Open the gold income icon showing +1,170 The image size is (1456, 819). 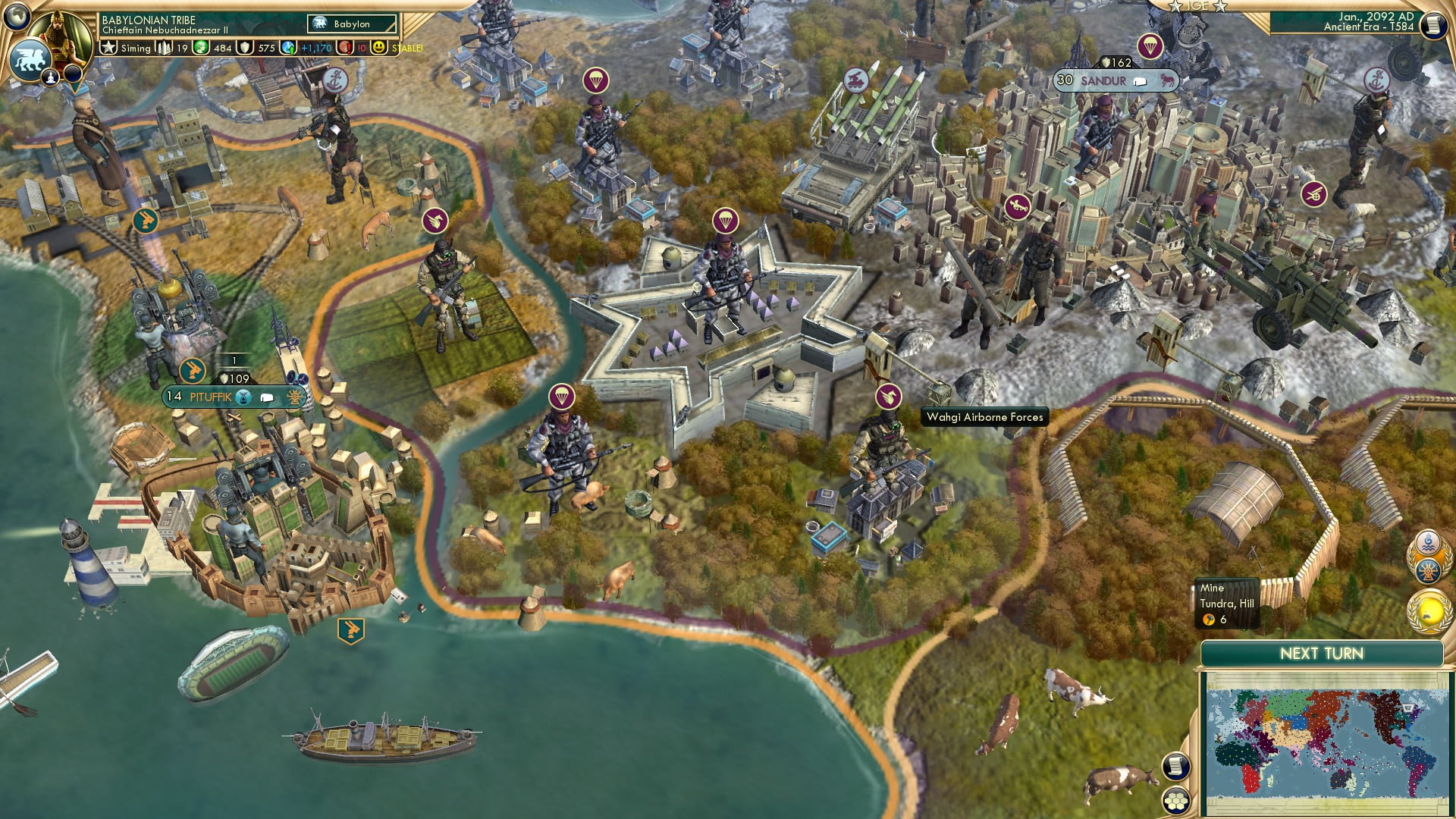click(290, 46)
